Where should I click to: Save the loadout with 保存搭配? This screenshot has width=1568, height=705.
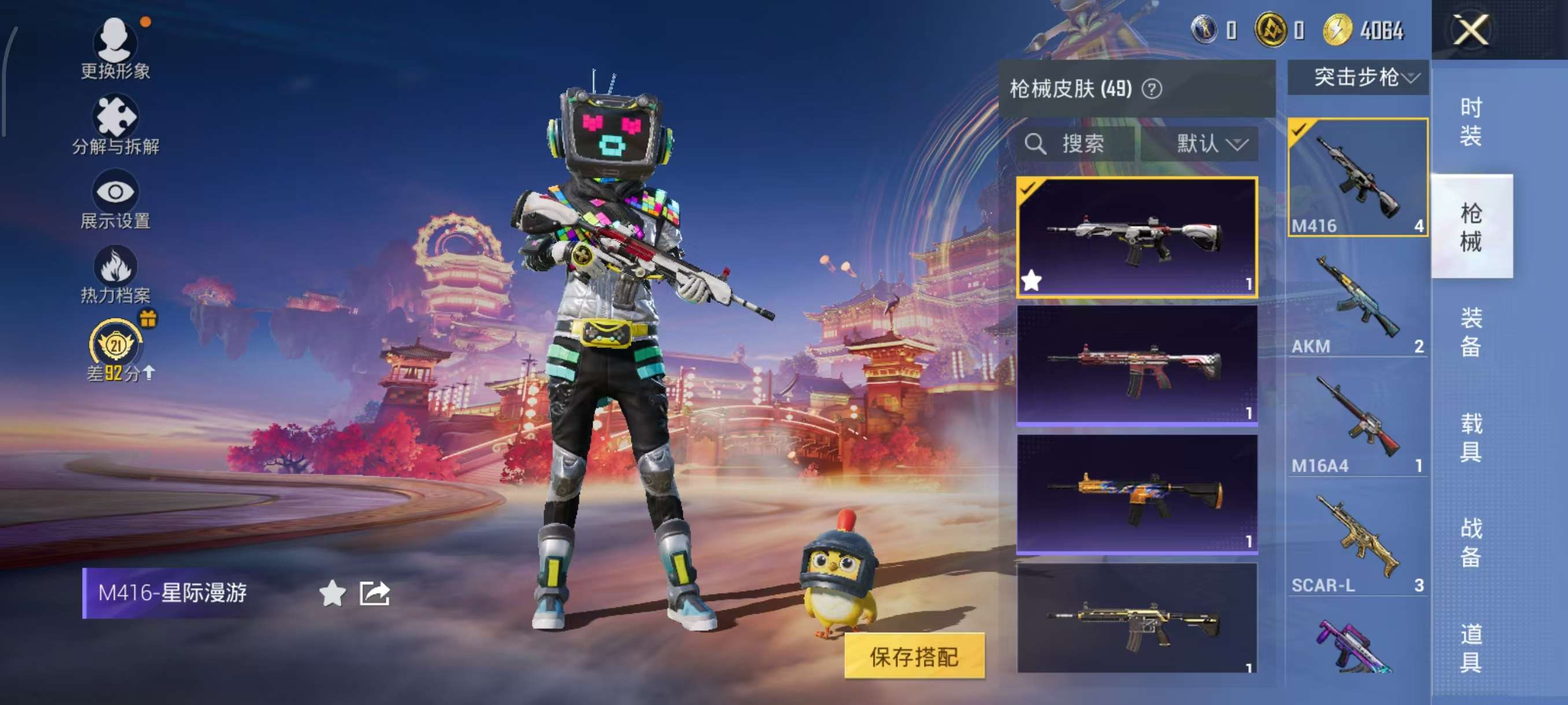914,656
